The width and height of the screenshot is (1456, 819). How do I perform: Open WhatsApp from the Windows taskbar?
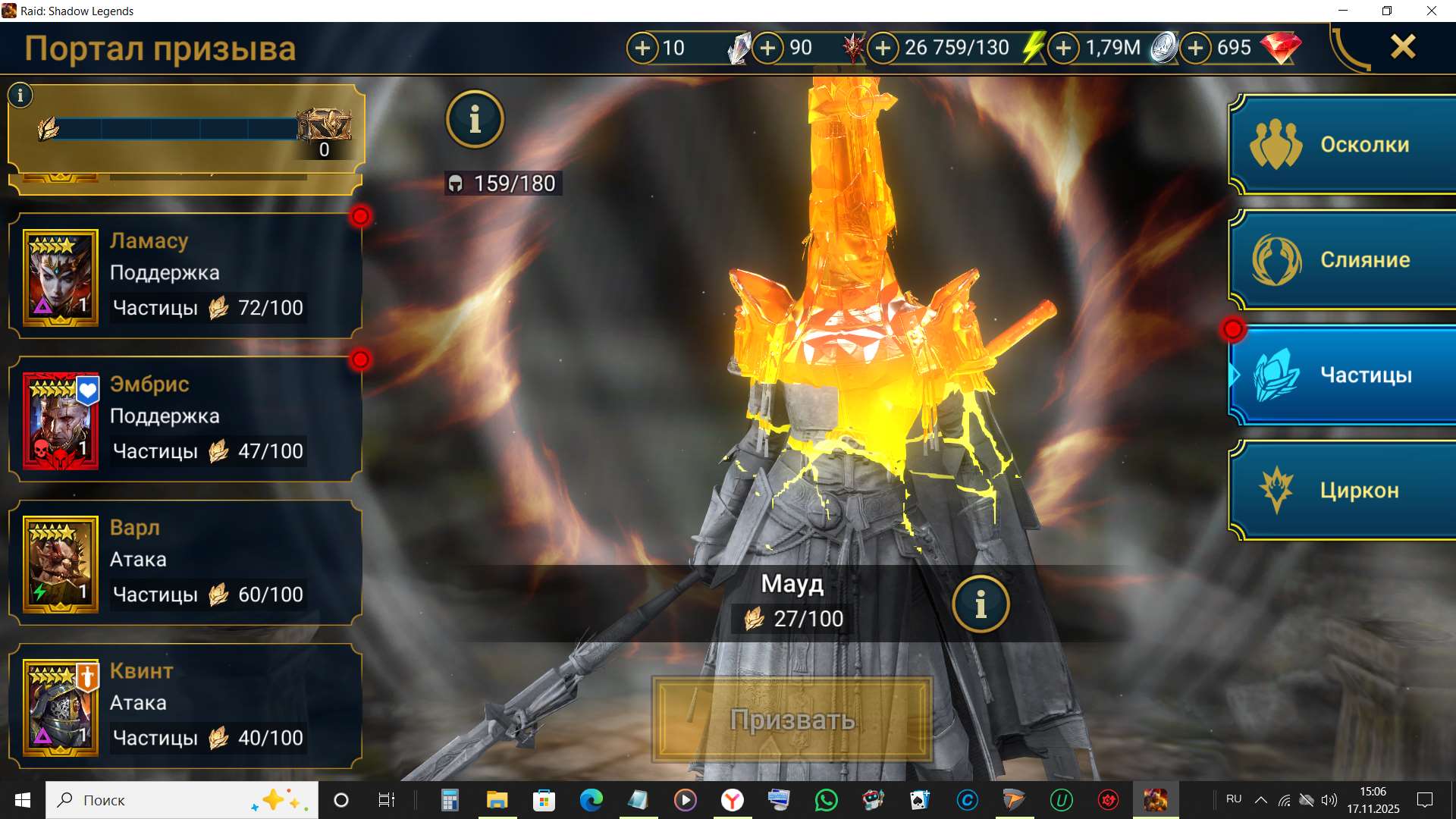(826, 800)
